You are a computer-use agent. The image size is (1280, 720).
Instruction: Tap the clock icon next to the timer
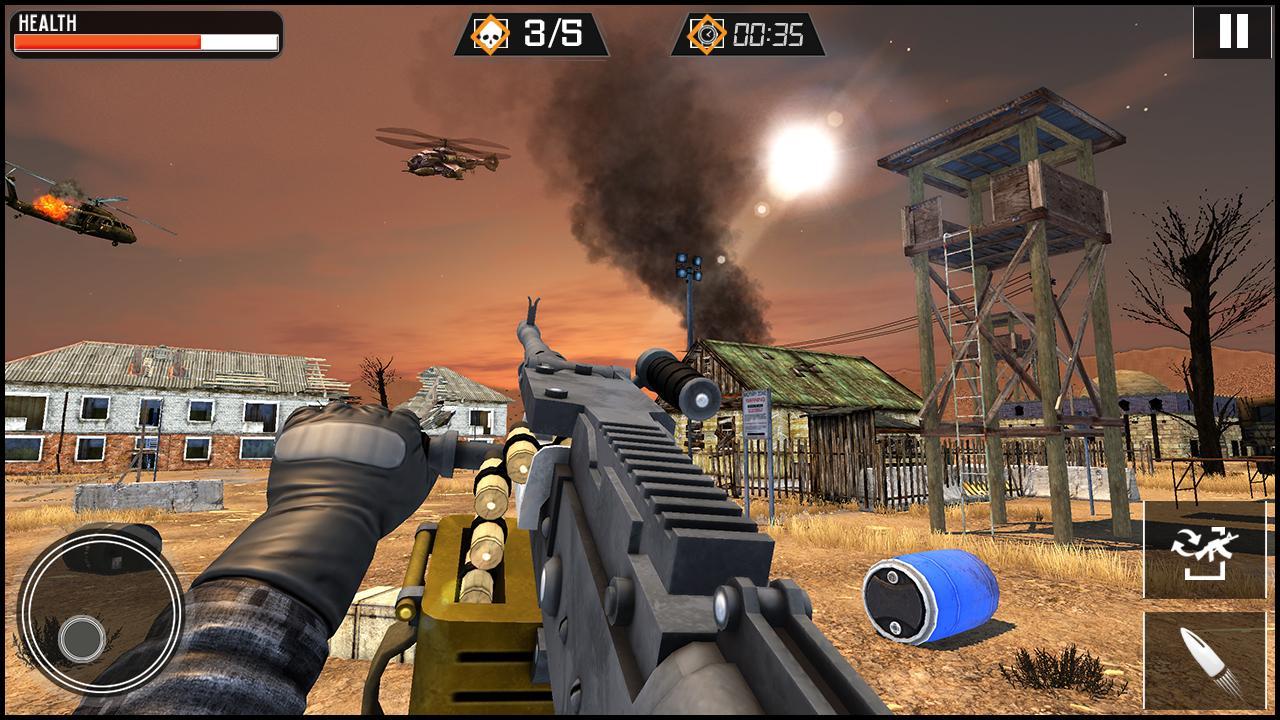[x=710, y=31]
